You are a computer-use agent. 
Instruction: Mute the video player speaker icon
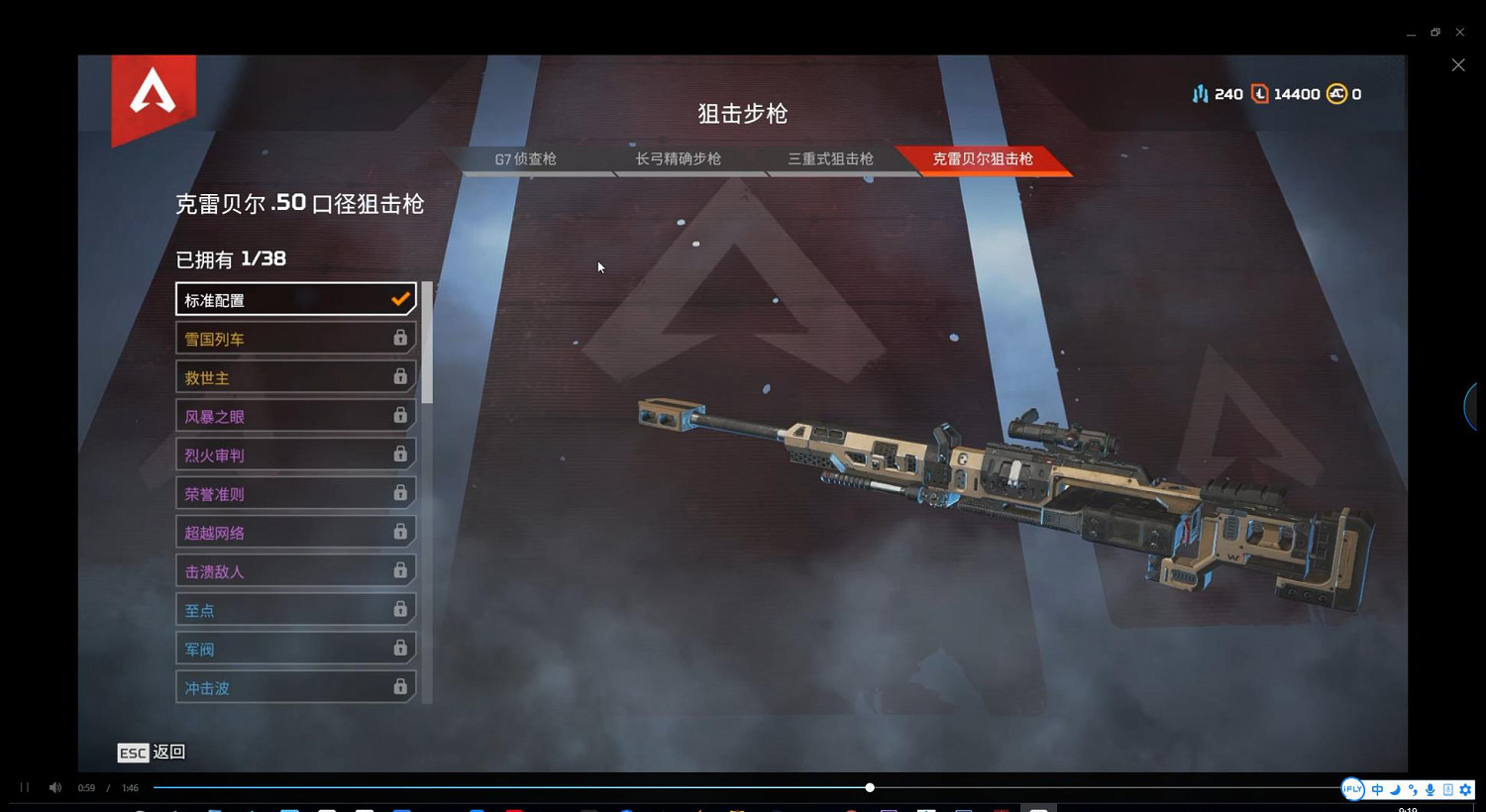(54, 787)
